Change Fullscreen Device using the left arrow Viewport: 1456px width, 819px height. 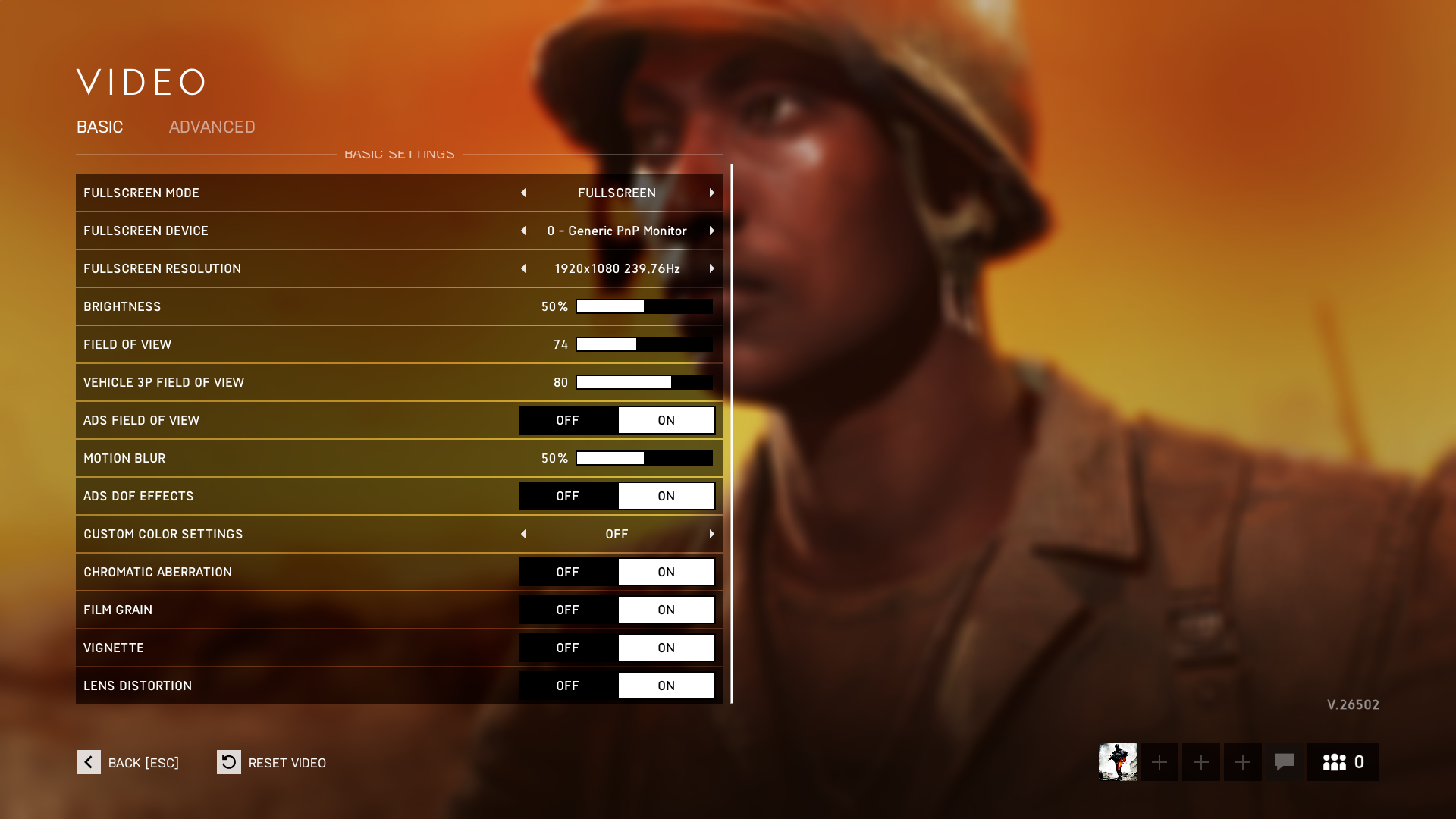[x=523, y=231]
